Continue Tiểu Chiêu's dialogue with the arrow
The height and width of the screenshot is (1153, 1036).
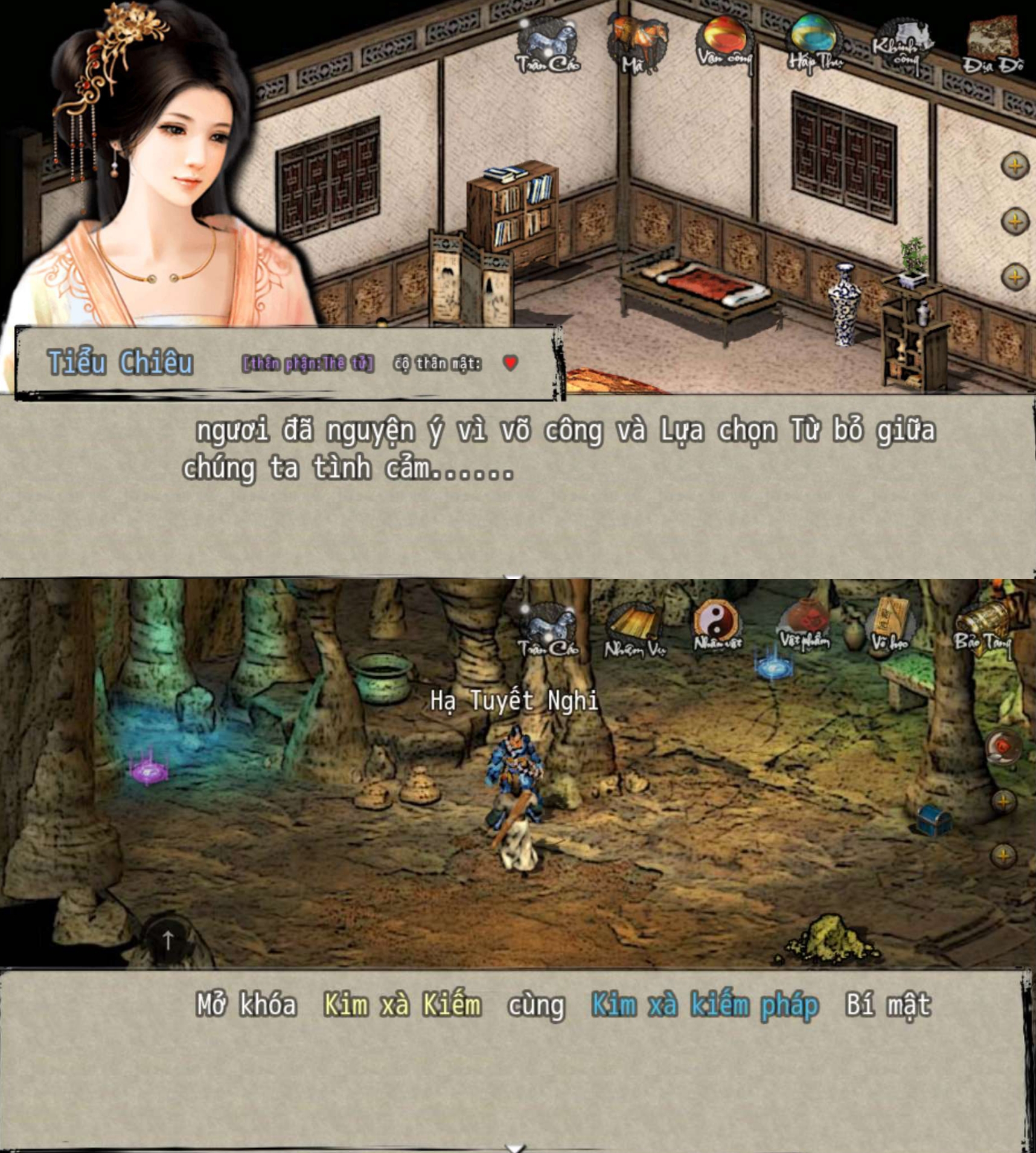point(514,576)
